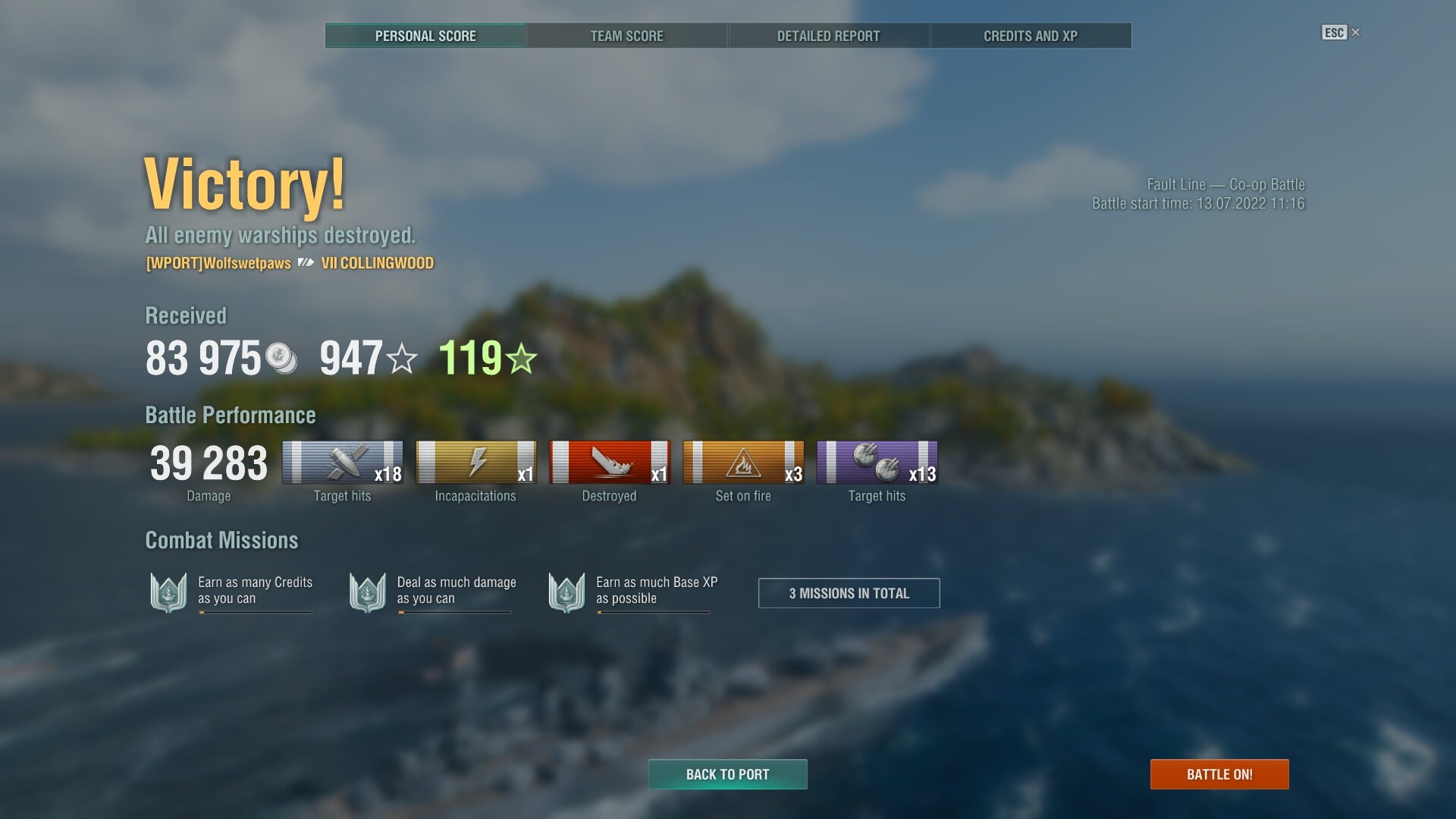This screenshot has height=819, width=1456.
Task: Click the Back to Port button
Action: click(x=727, y=774)
